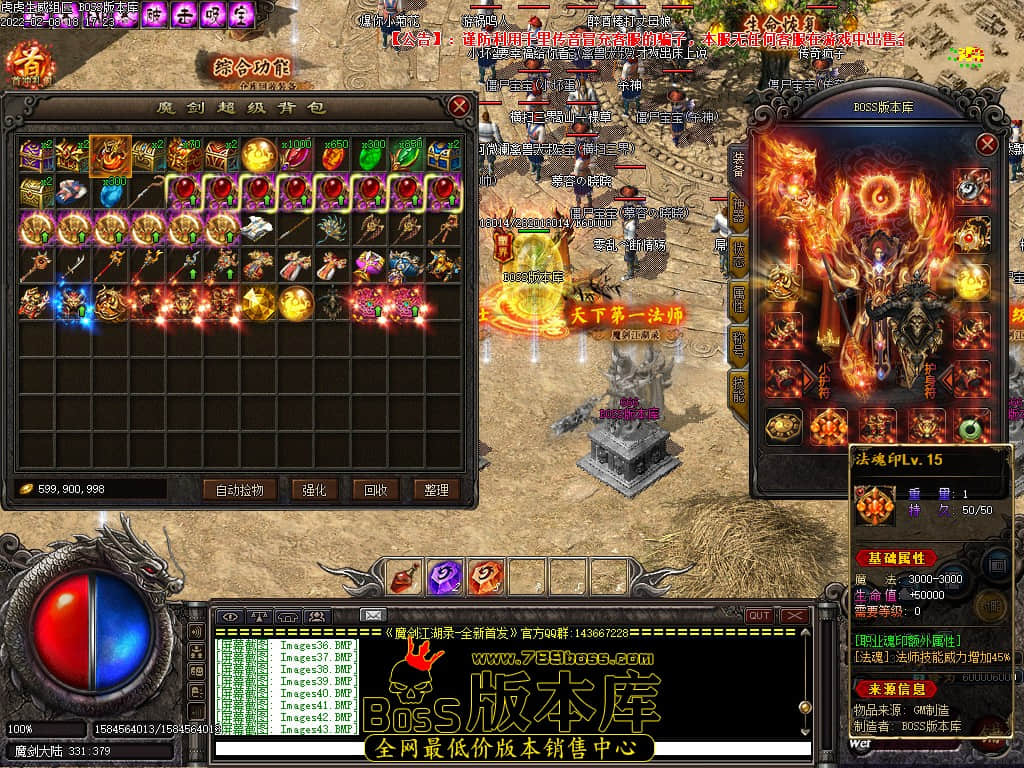Viewport: 1024px width, 768px height.
Task: Activate the purple scroll hotbar slot
Action: tap(444, 577)
